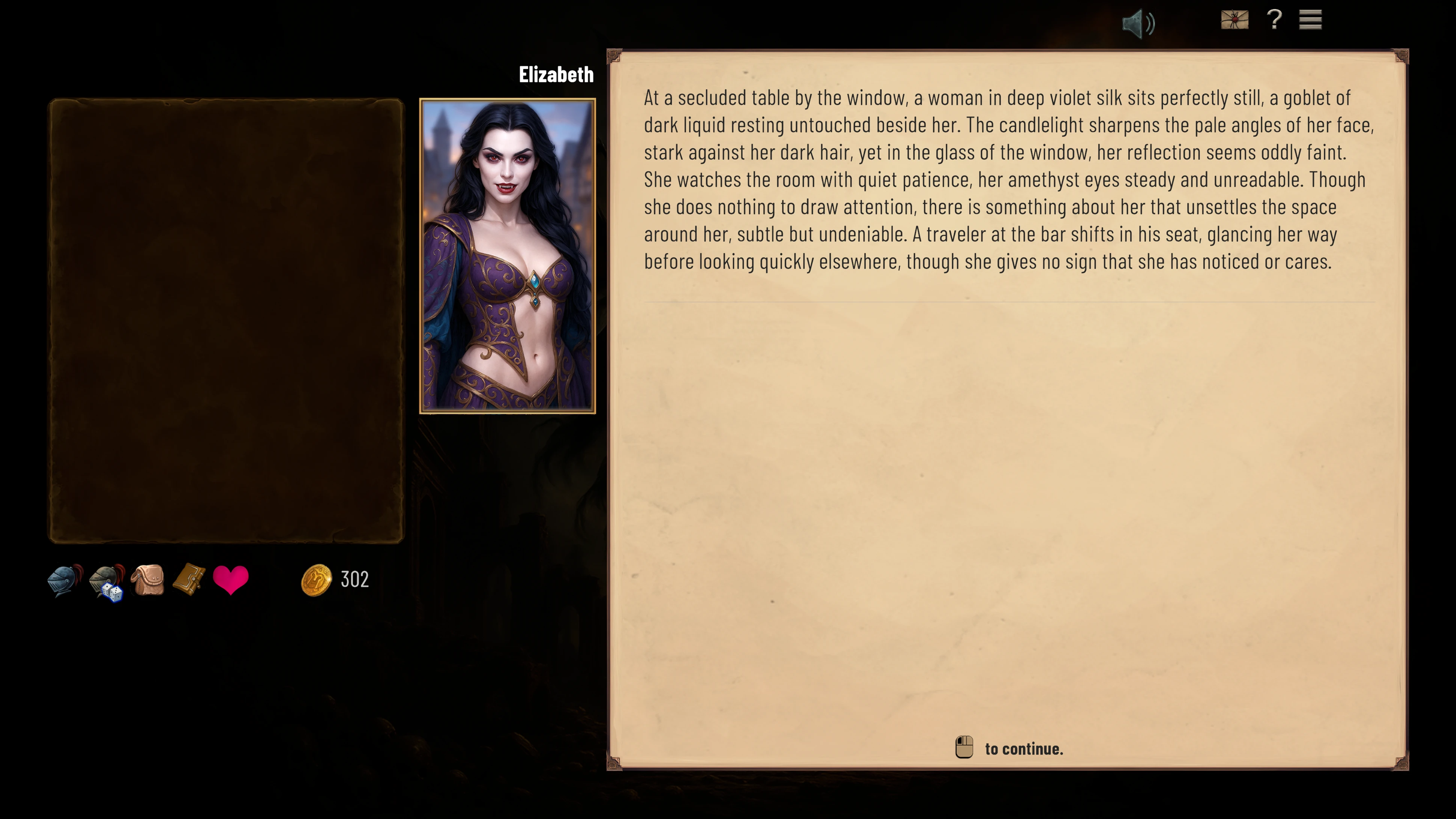The width and height of the screenshot is (1456, 819).
Task: Click Elizabeth's portrait card
Action: click(507, 255)
